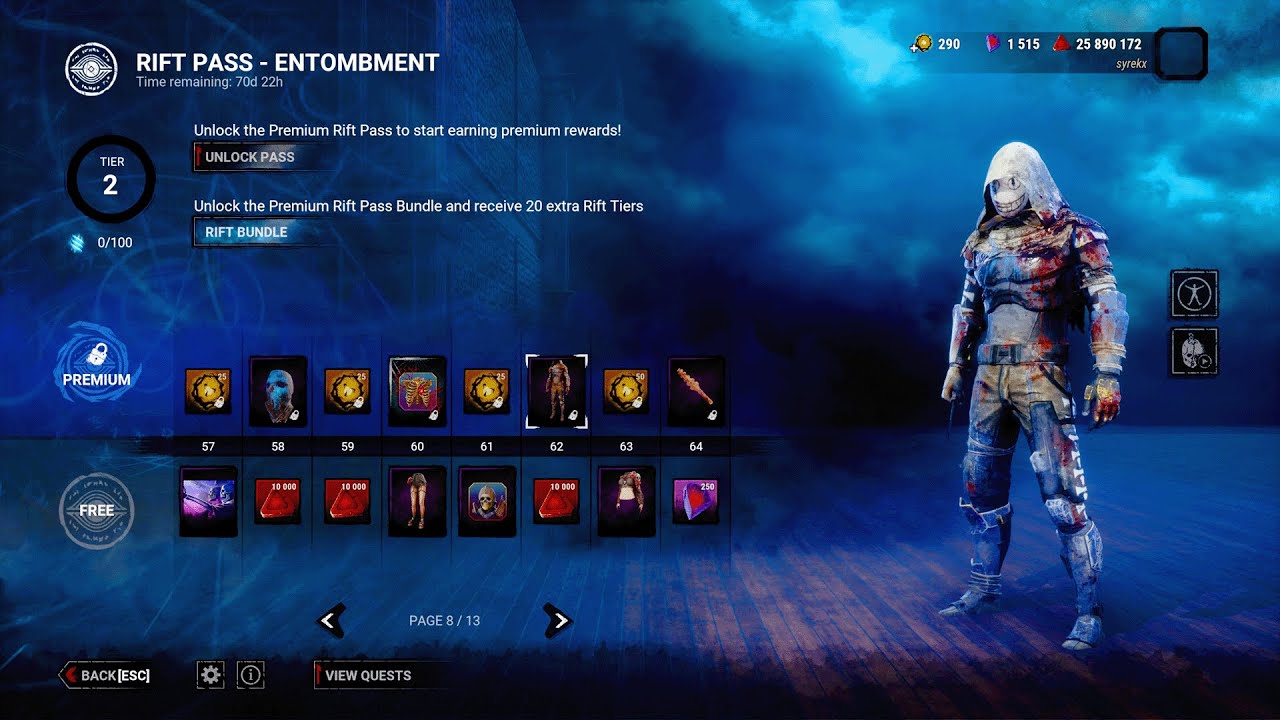Choose the ribcage charm premium reward

(x=417, y=391)
